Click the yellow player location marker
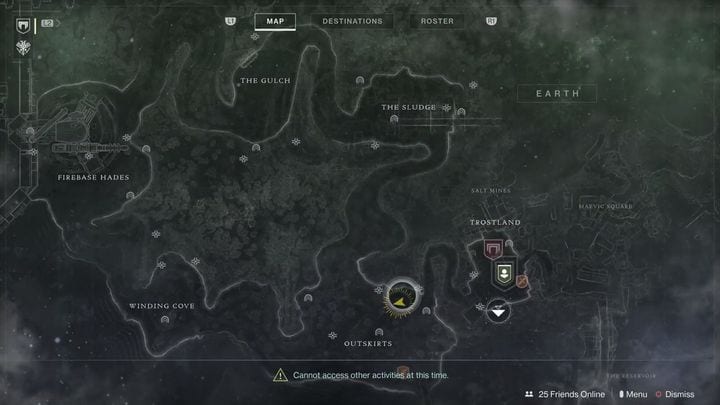Viewport: 720px width, 405px height. click(x=402, y=296)
